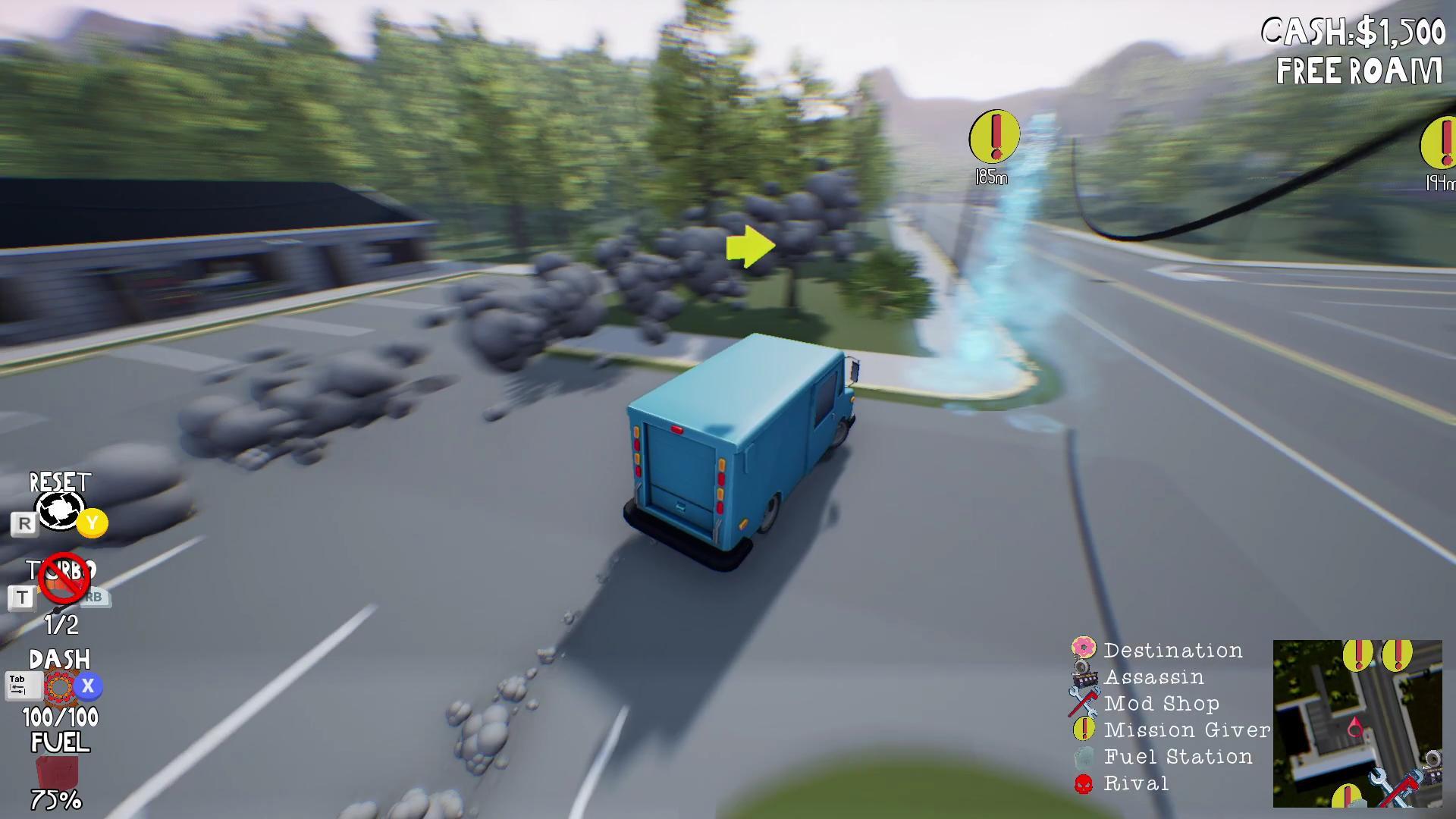Select the yellow Mission Giver exclamation icon
The image size is (1456, 819).
tap(1084, 730)
